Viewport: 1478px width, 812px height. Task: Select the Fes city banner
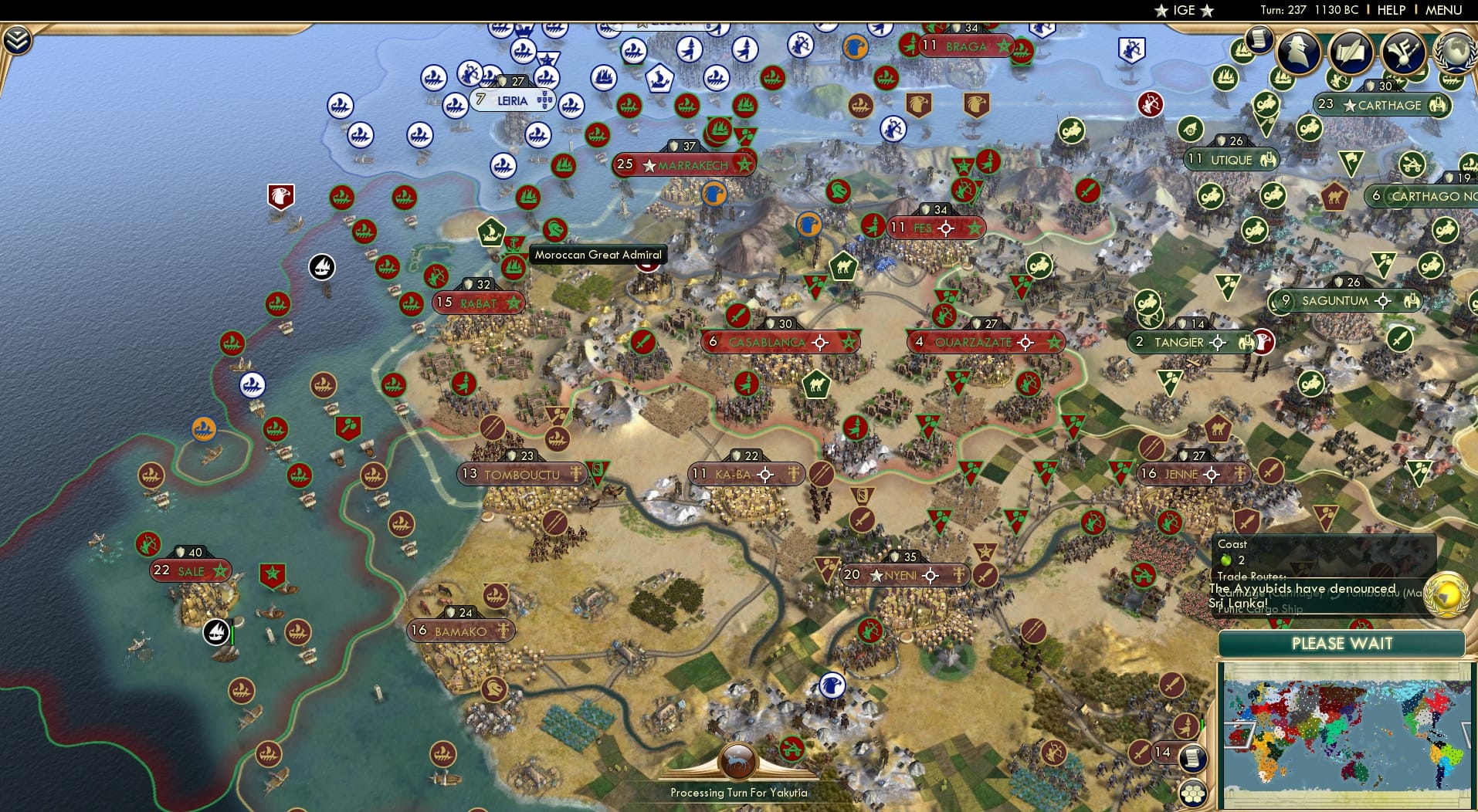click(x=937, y=227)
